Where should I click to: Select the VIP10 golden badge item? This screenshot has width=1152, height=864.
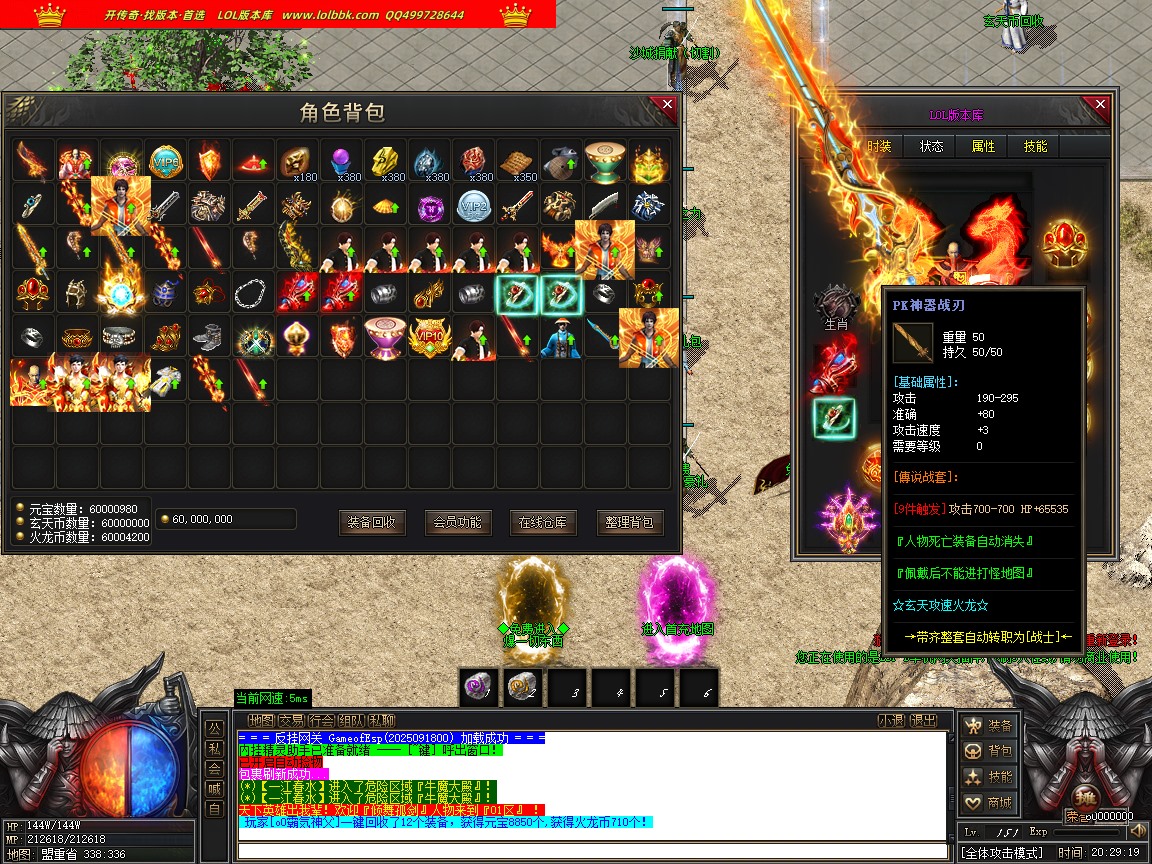point(429,337)
